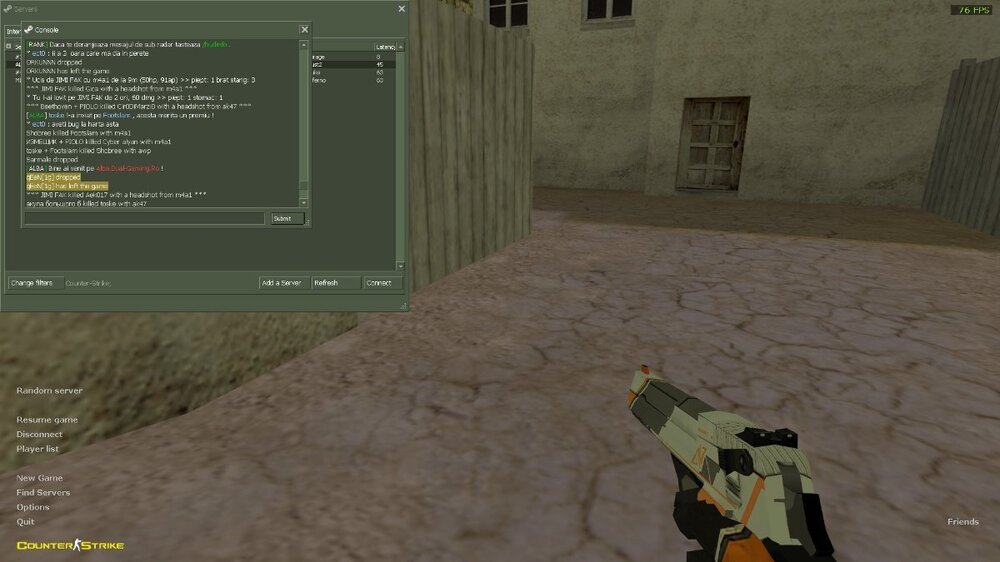Resume game from the main menu
Image resolution: width=1000 pixels, height=562 pixels.
pyautogui.click(x=47, y=420)
